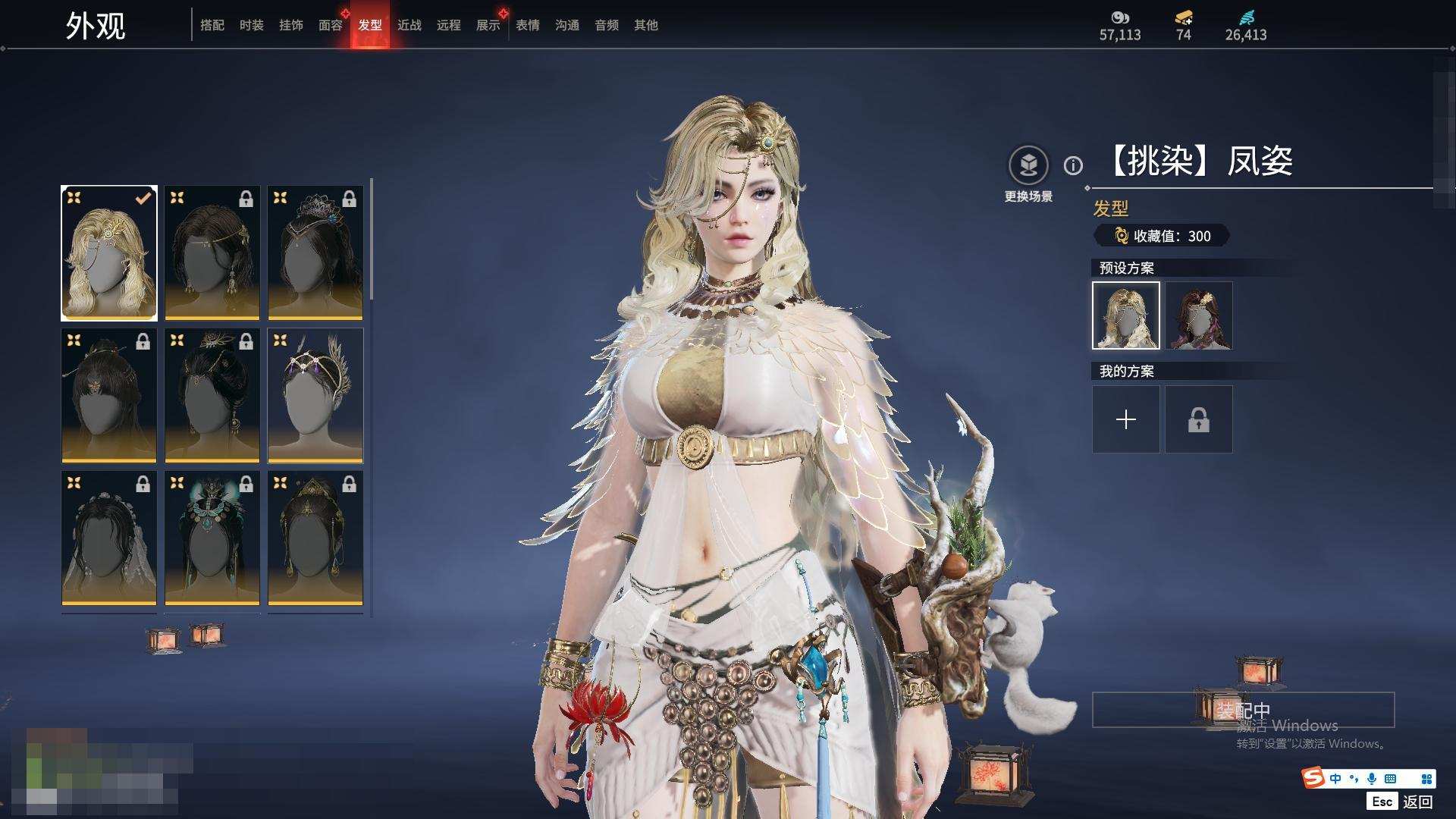Choose the blonde preset hairstyle scheme

(x=1125, y=315)
